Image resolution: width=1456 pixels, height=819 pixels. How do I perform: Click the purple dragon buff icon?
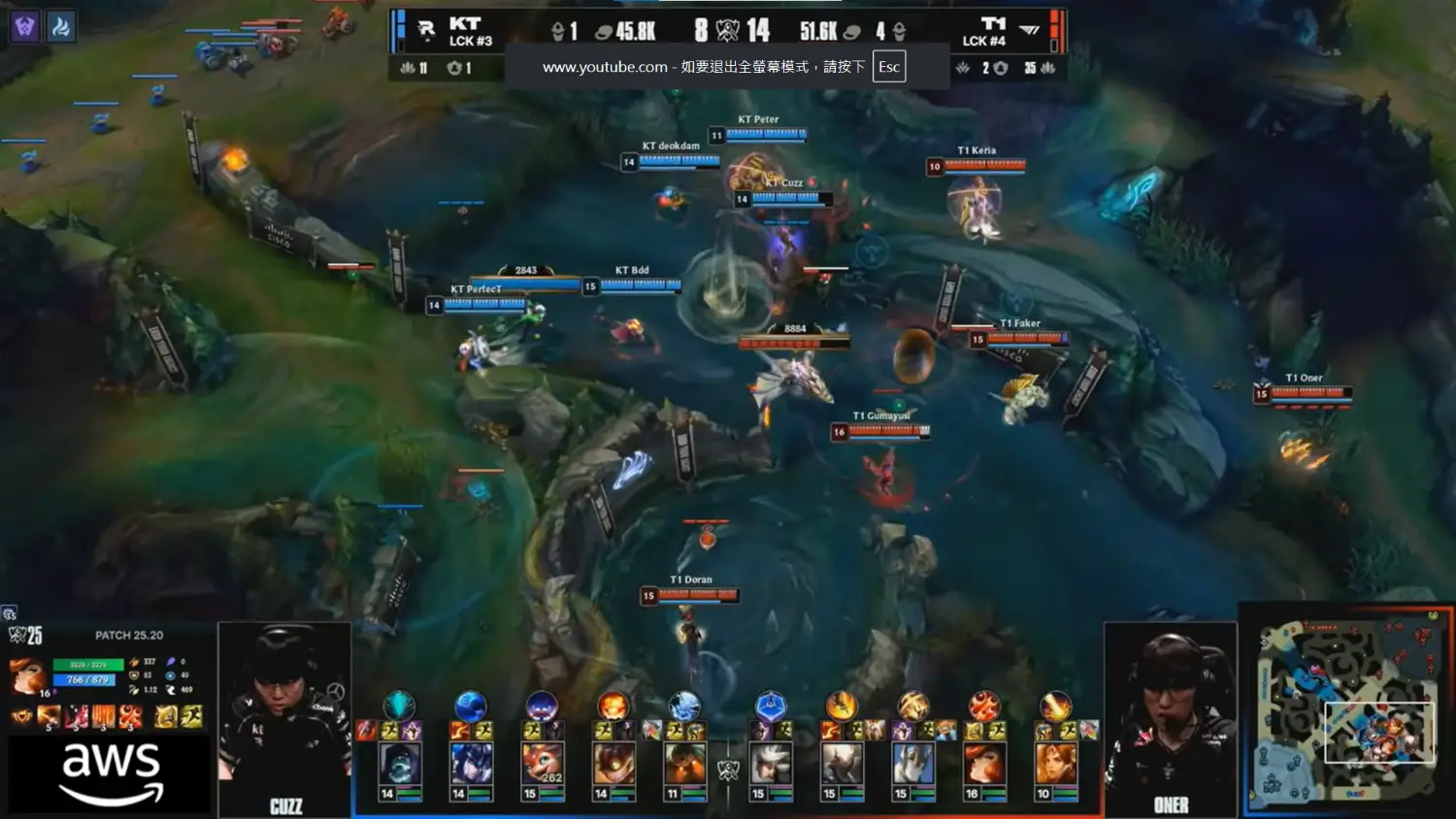pos(25,26)
